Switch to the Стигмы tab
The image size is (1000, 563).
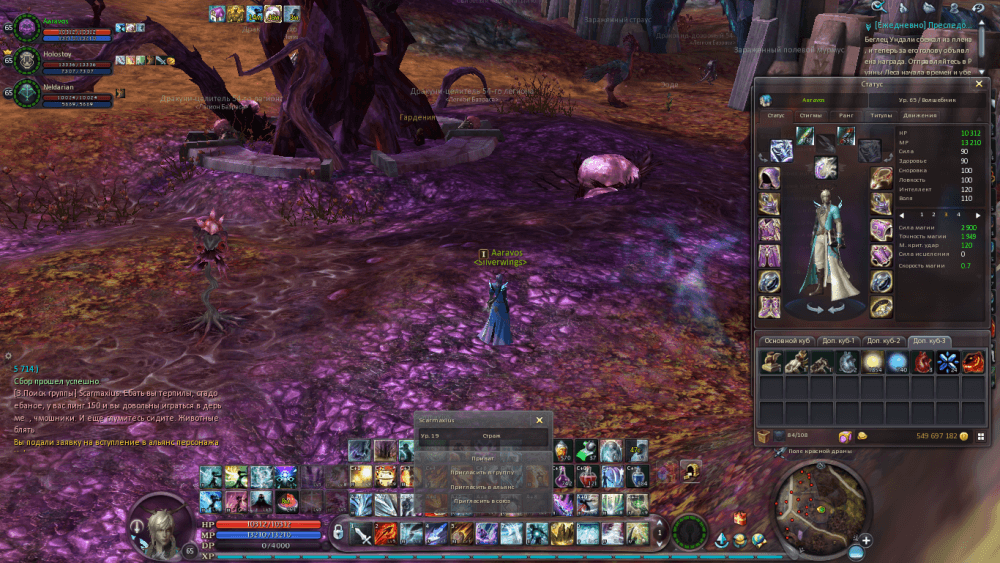(x=811, y=115)
